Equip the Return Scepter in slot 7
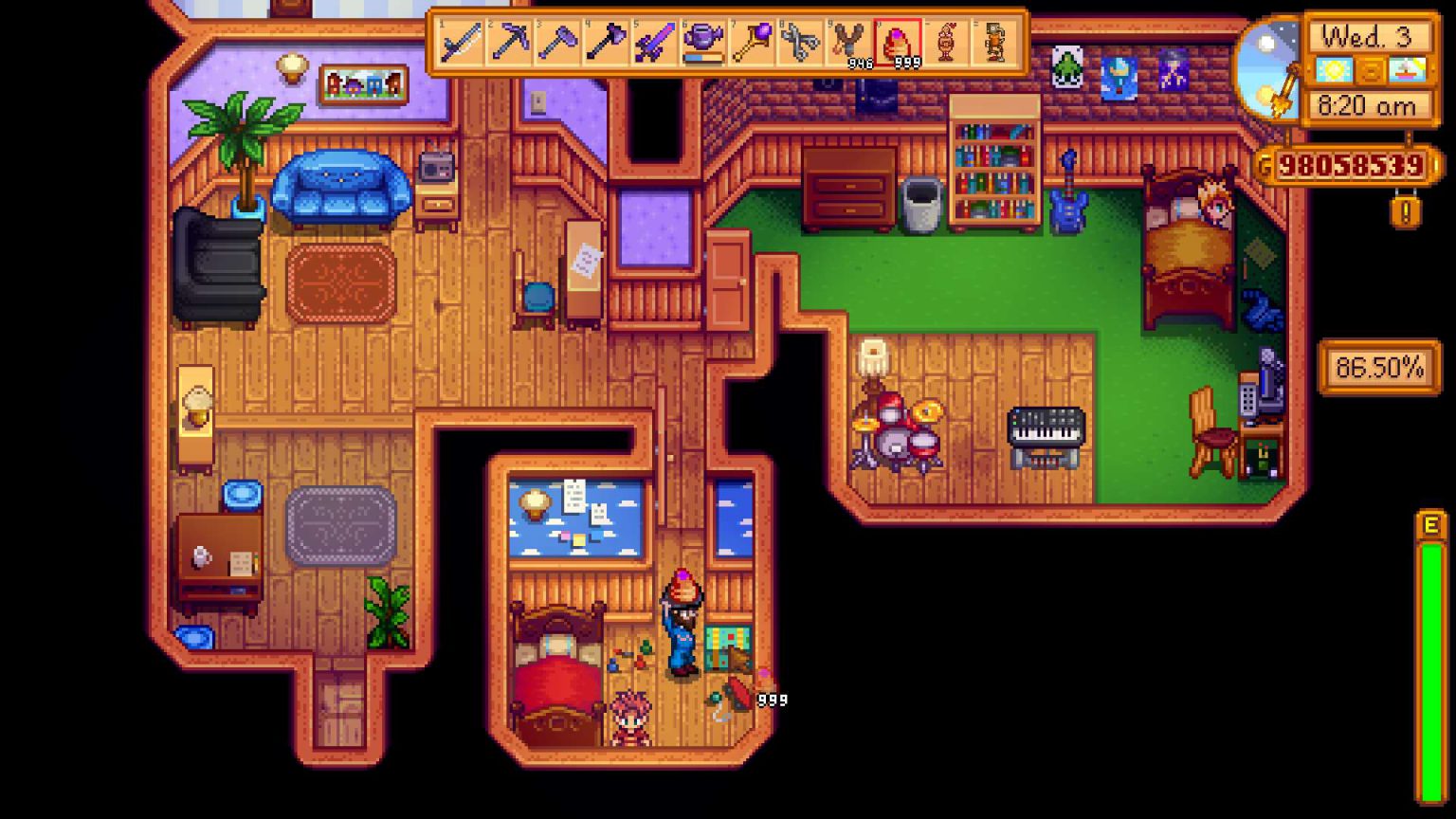This screenshot has width=1456, height=819. pyautogui.click(x=752, y=42)
